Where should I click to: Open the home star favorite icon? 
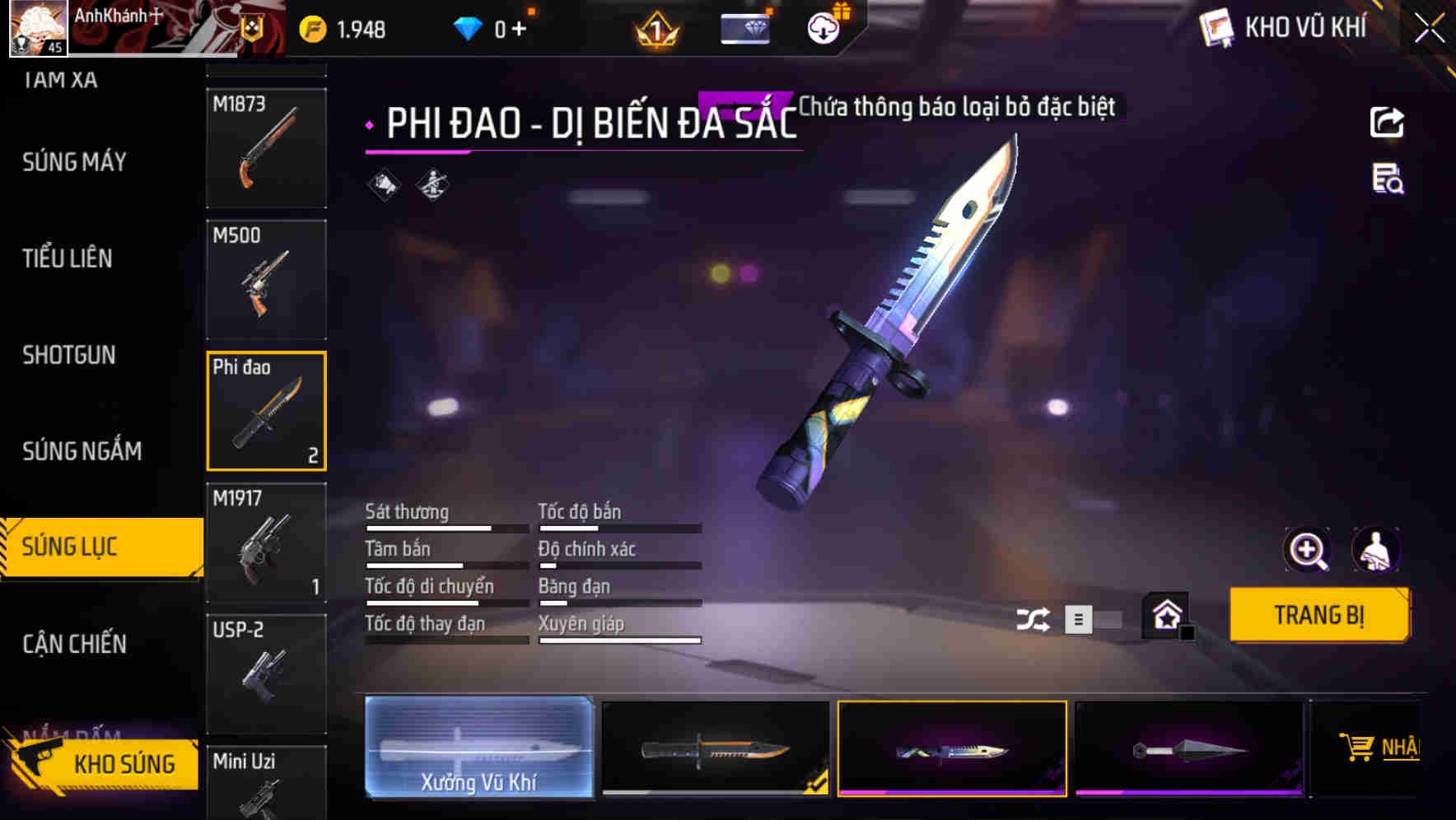click(1167, 615)
